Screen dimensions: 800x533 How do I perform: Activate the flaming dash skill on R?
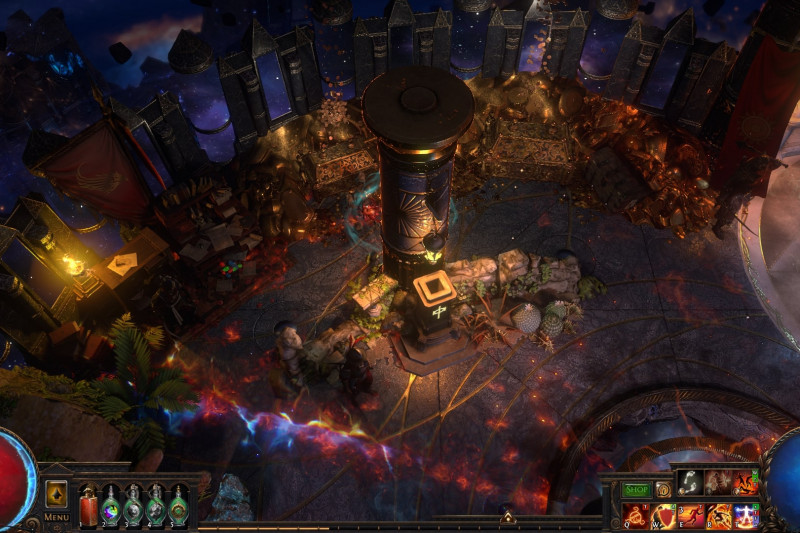coord(719,516)
